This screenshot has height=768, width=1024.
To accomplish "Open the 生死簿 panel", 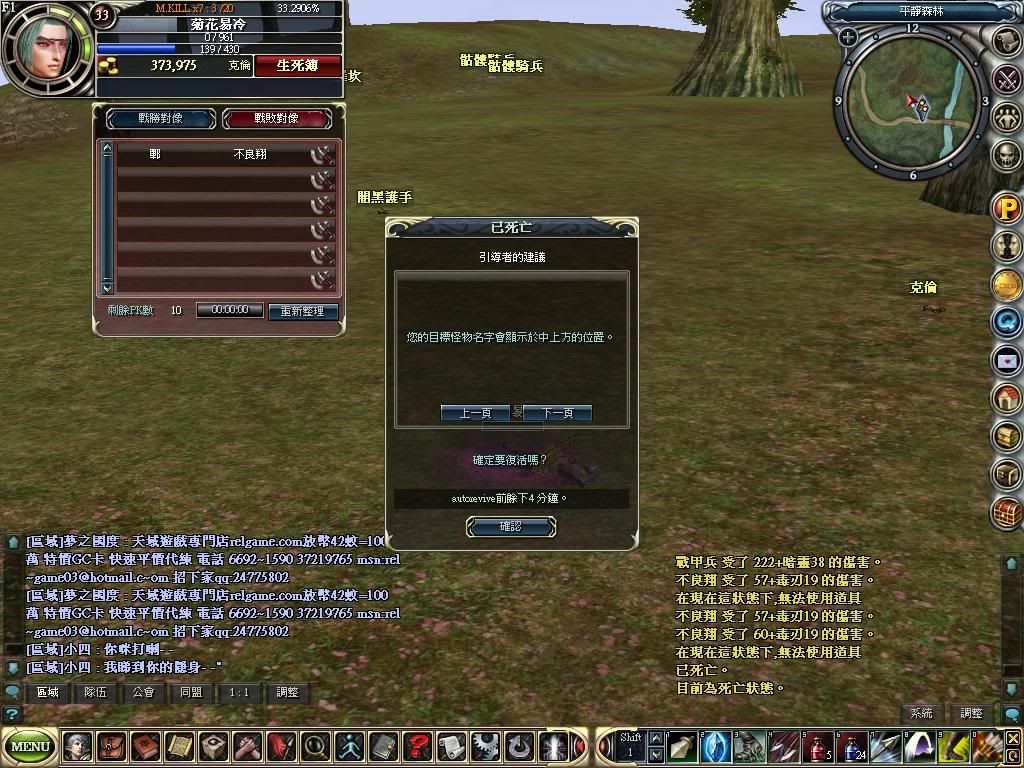I will pos(297,65).
